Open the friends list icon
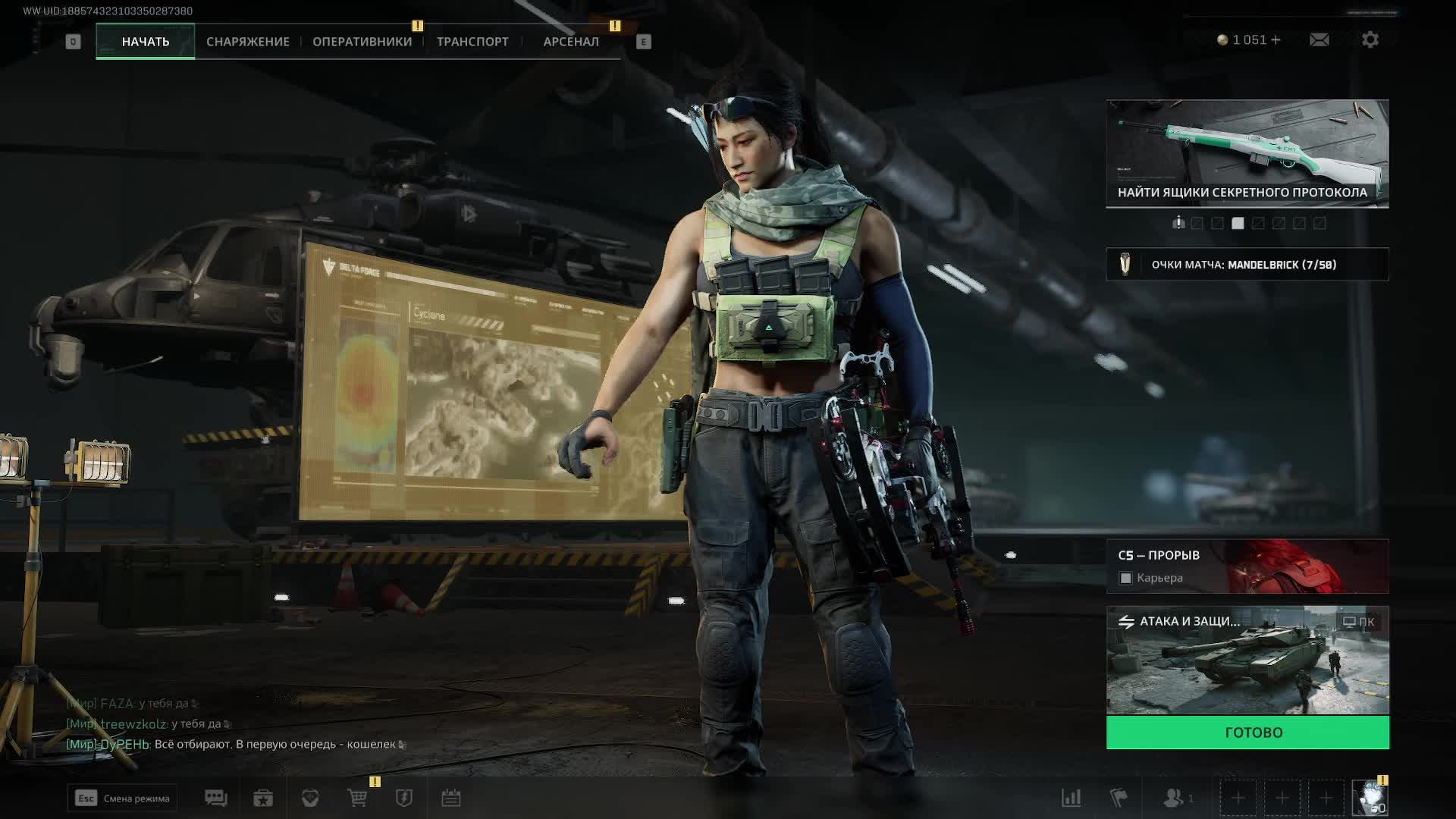Image resolution: width=1456 pixels, height=819 pixels. [1175, 798]
